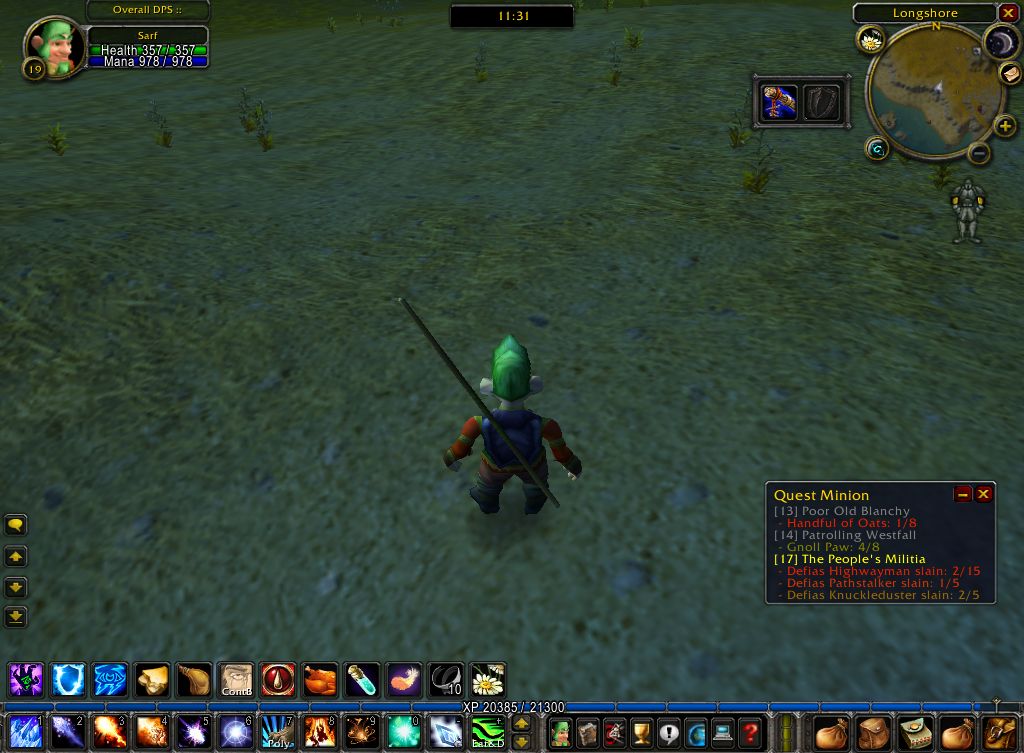Click the Sarf player portrait
This screenshot has width=1024, height=753.
[55, 46]
